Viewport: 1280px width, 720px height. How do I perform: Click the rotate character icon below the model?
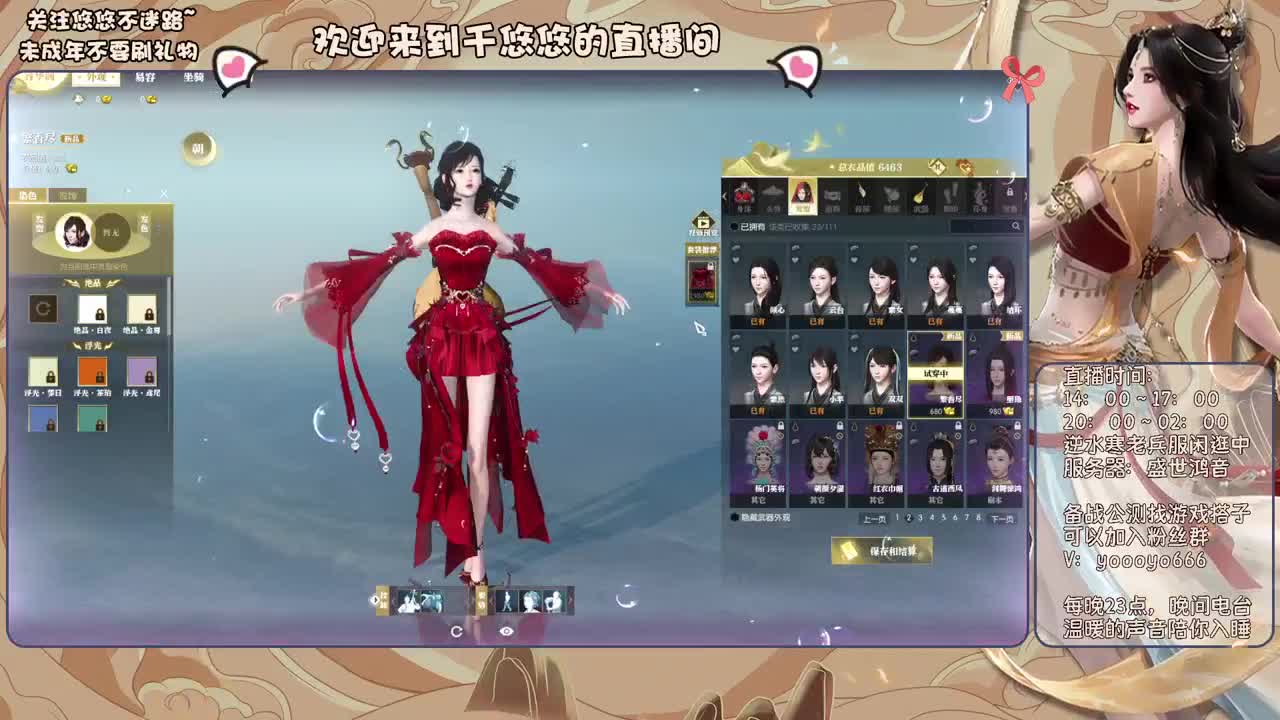tap(457, 631)
